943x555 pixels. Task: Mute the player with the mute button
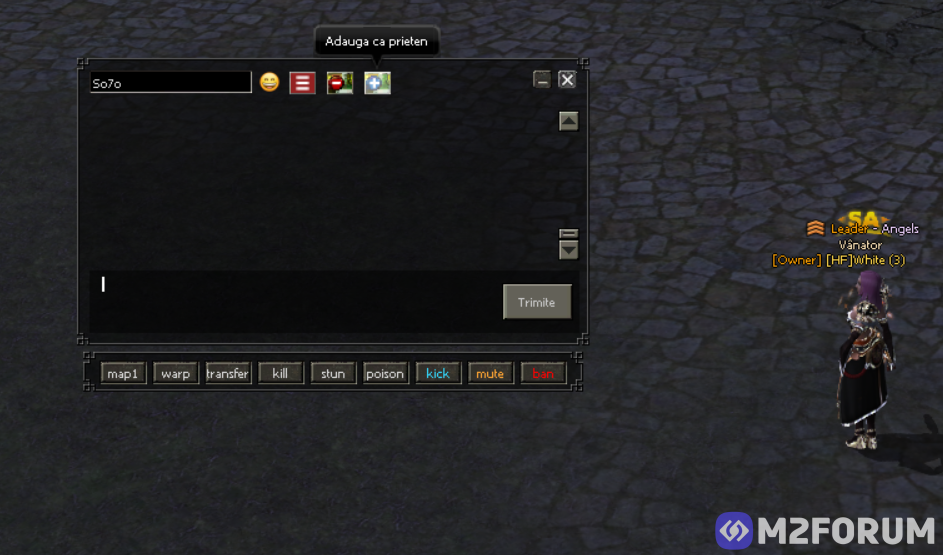[490, 374]
